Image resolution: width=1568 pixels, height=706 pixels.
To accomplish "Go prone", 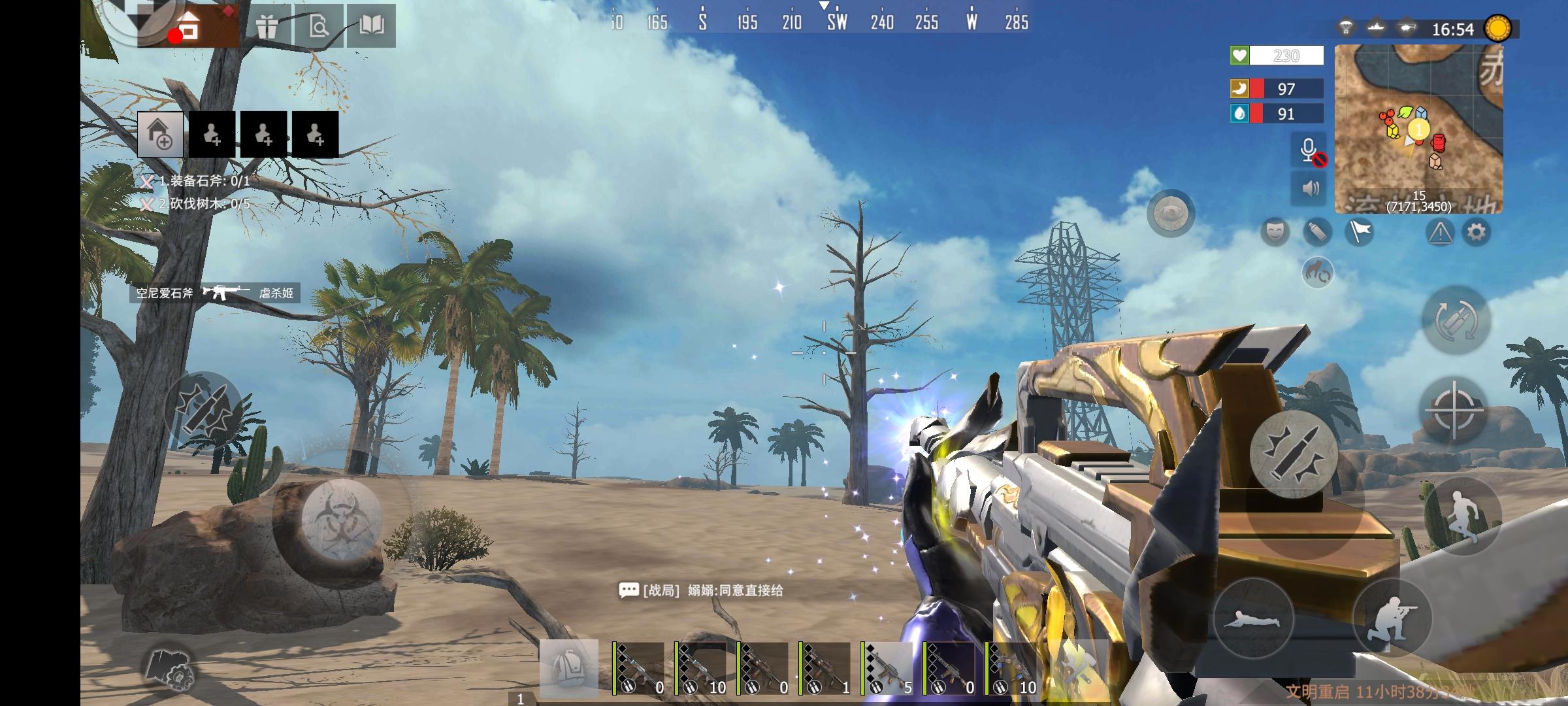I will click(1254, 618).
